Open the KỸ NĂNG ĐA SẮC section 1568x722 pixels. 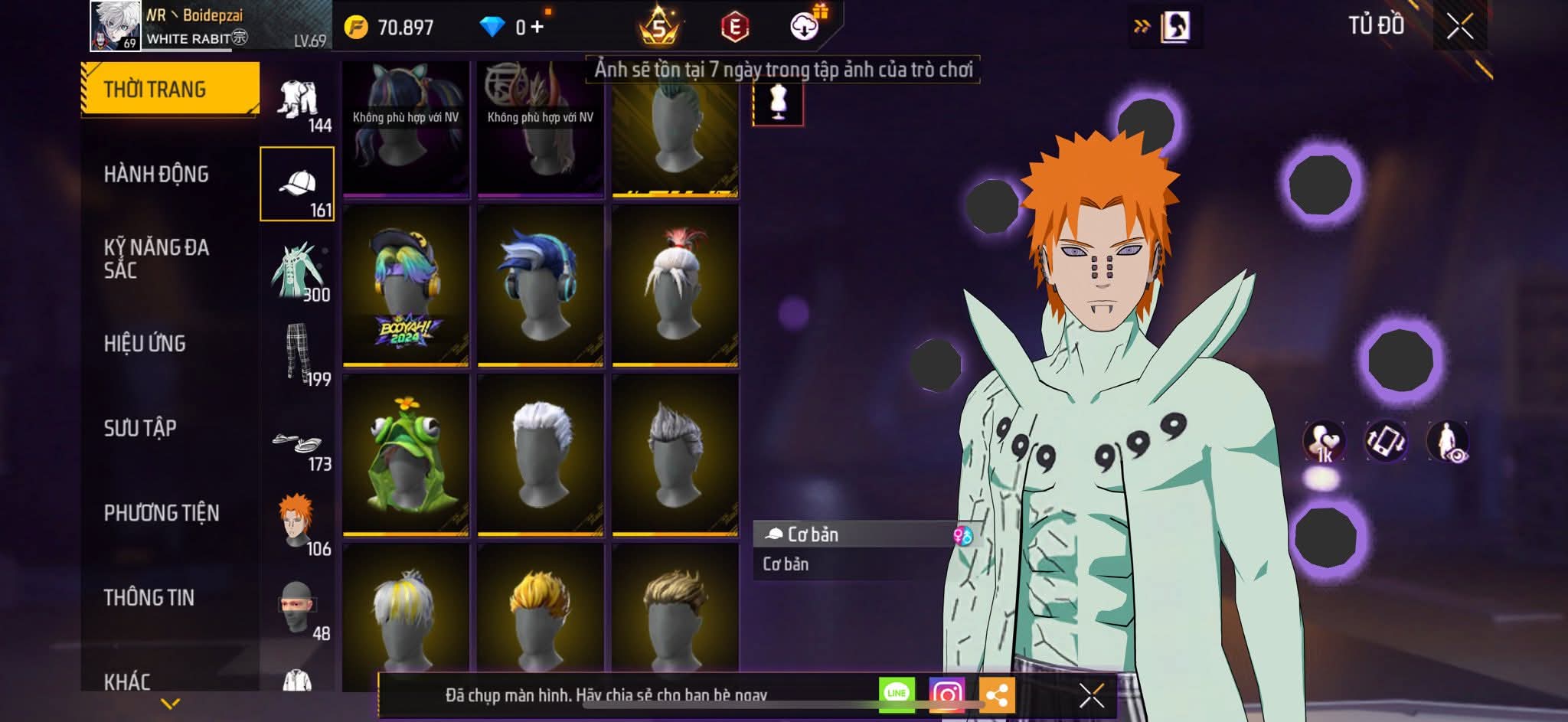tap(156, 258)
